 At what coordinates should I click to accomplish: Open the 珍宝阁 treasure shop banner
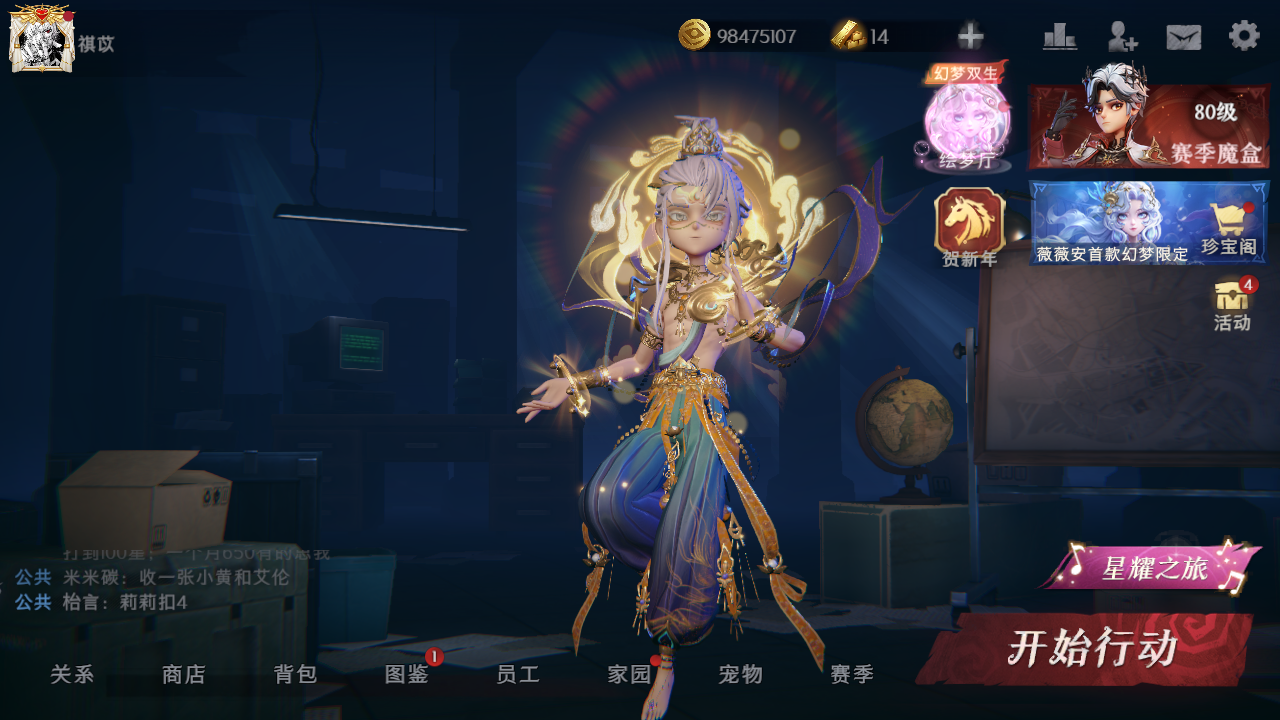click(1149, 222)
